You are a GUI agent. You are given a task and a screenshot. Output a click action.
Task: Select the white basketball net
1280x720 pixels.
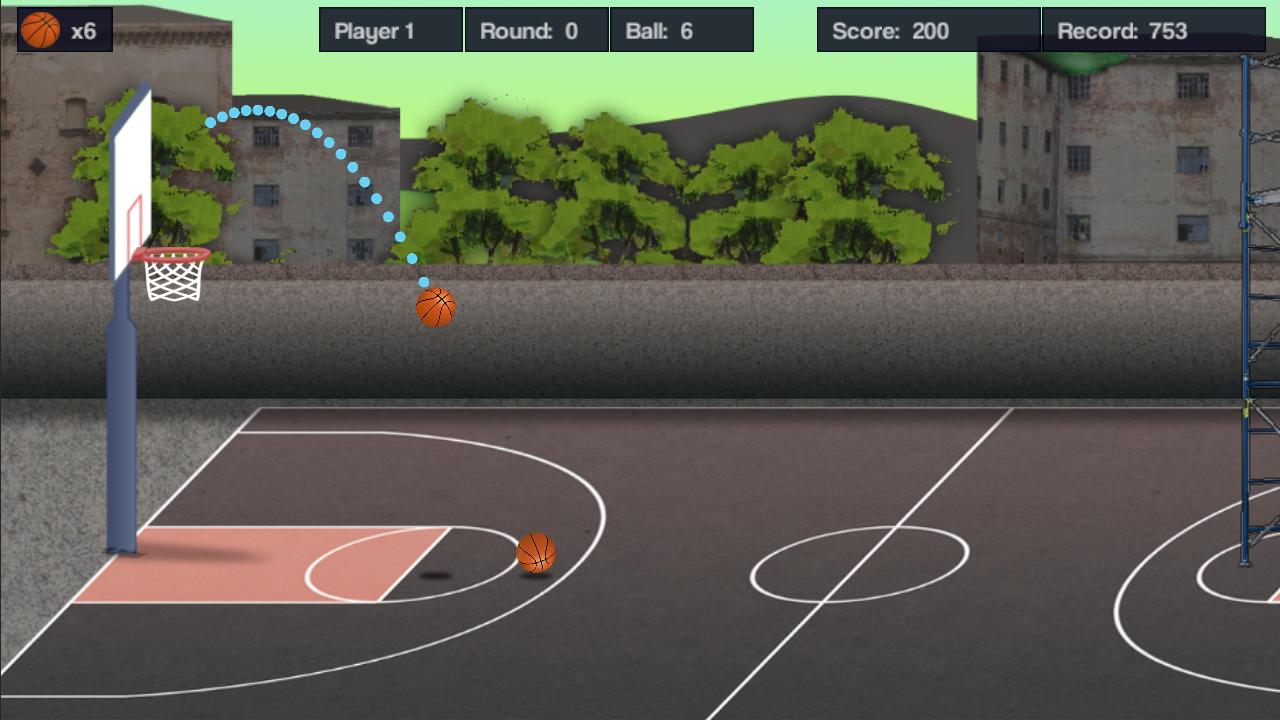[x=172, y=280]
